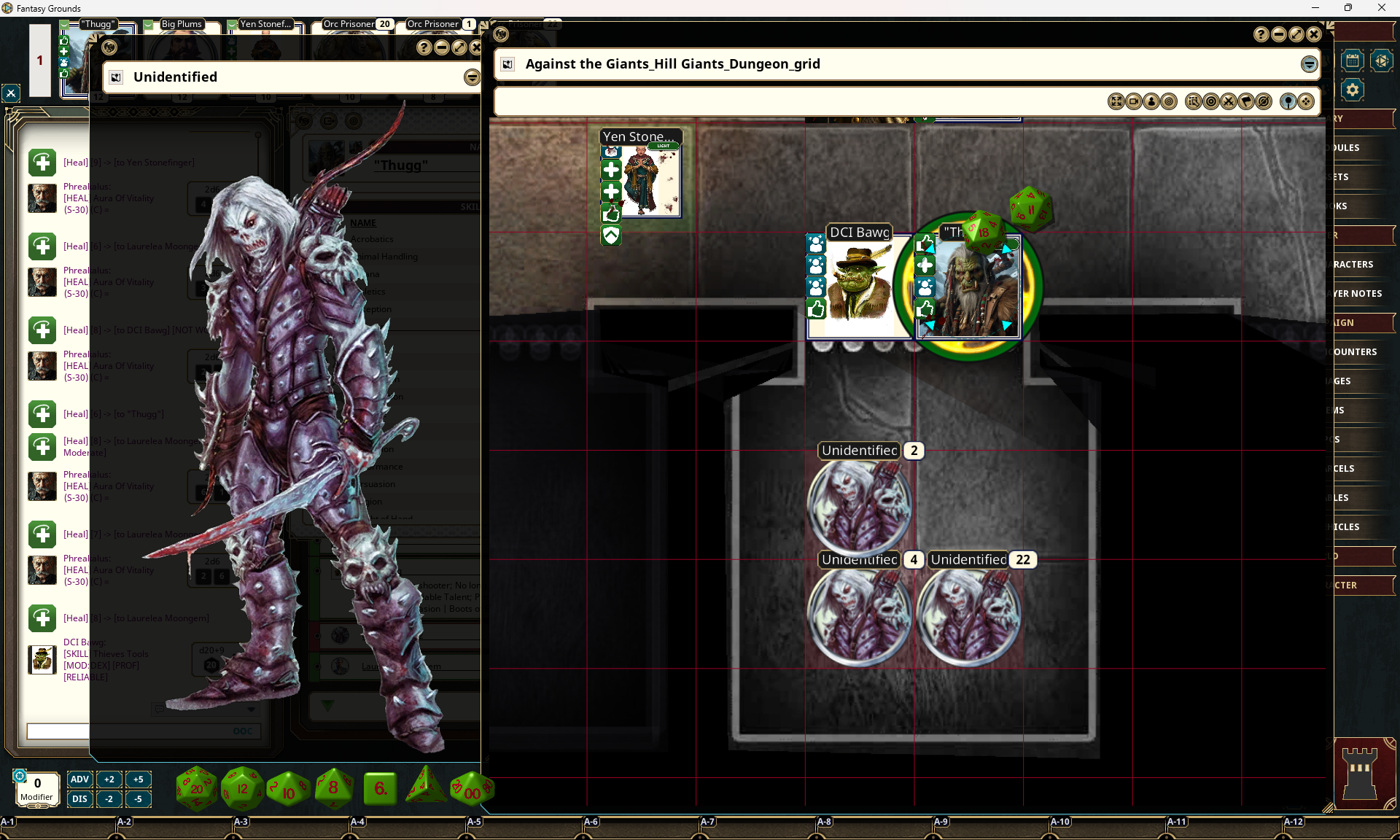Minimize the dungeon map window
The image size is (1400, 840).
(x=1279, y=34)
